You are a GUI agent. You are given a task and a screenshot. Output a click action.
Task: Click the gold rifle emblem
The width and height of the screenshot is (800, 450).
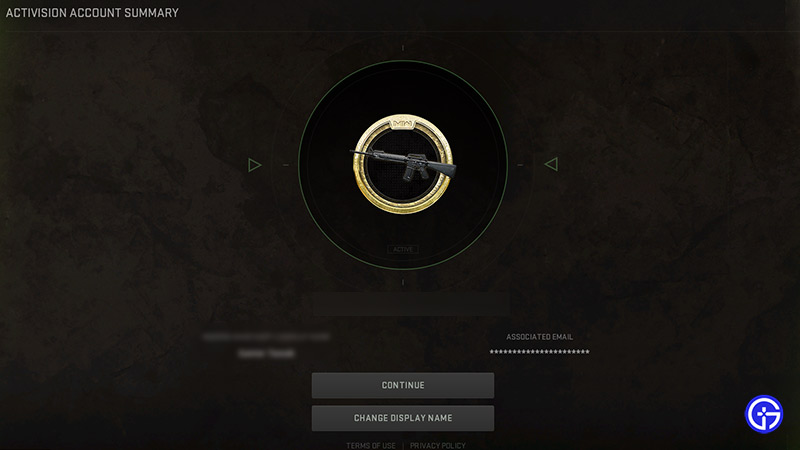pos(403,164)
